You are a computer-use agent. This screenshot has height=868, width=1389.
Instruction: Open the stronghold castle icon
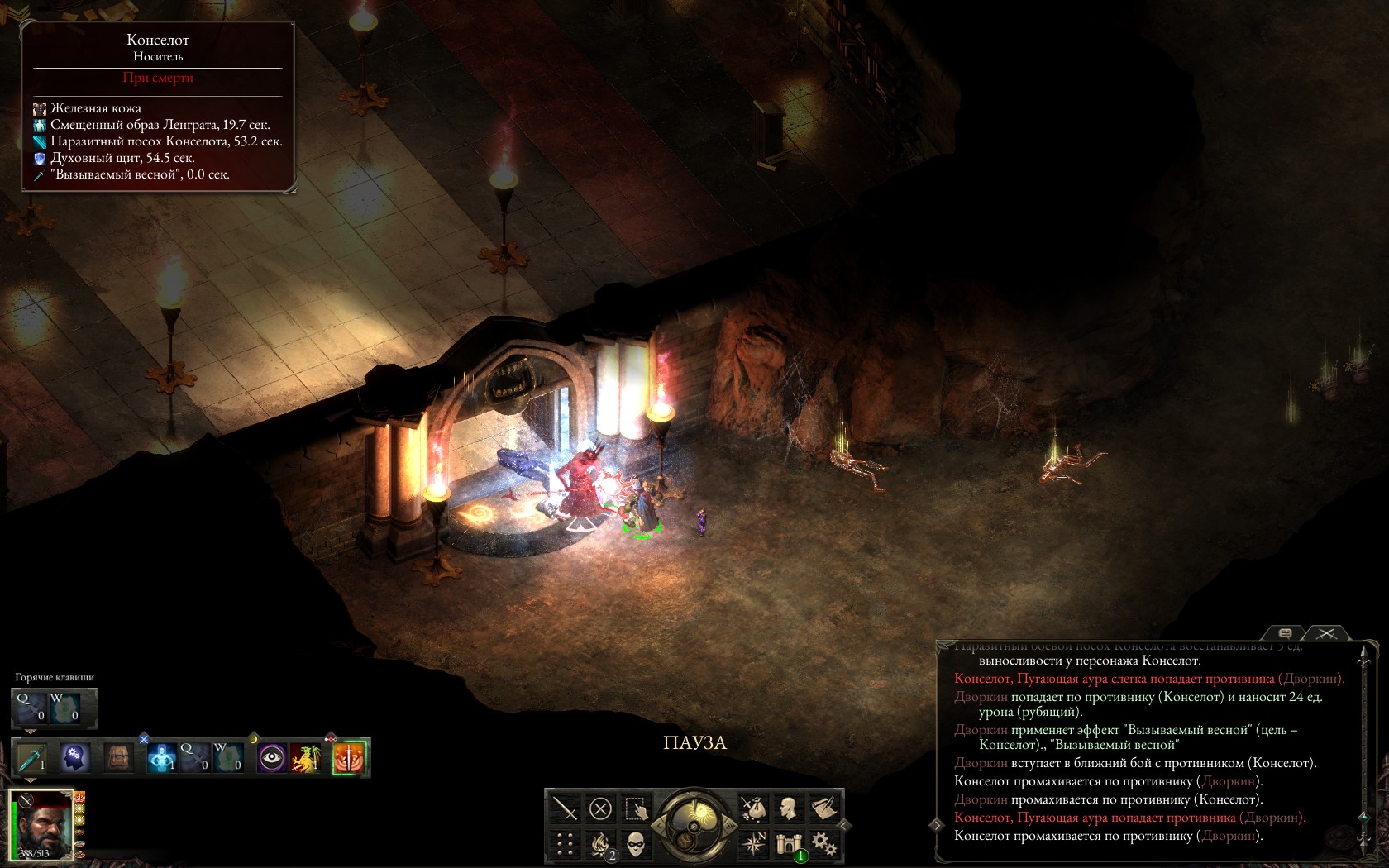(x=789, y=843)
